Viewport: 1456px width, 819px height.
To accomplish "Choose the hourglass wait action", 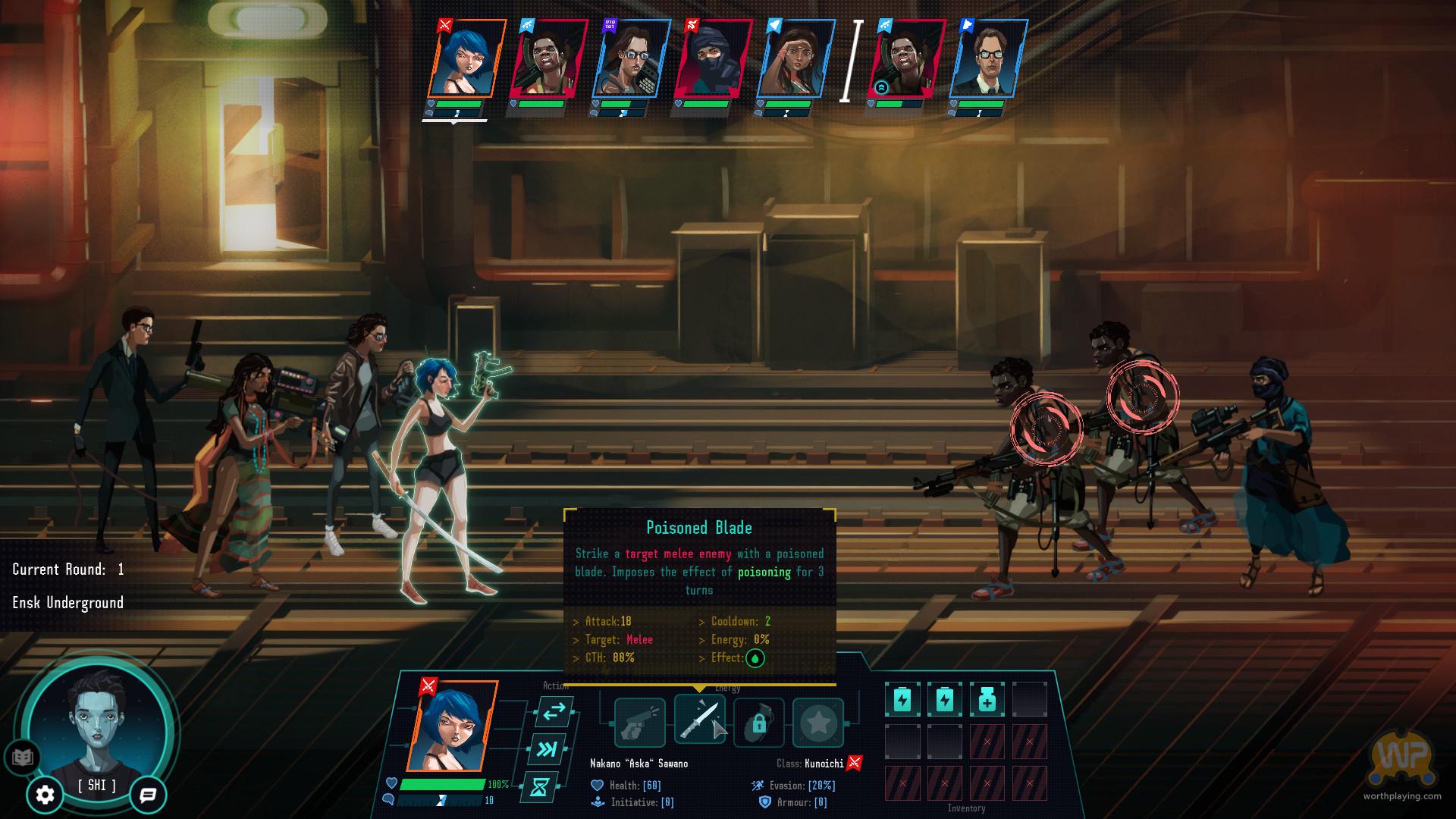I will (539, 787).
